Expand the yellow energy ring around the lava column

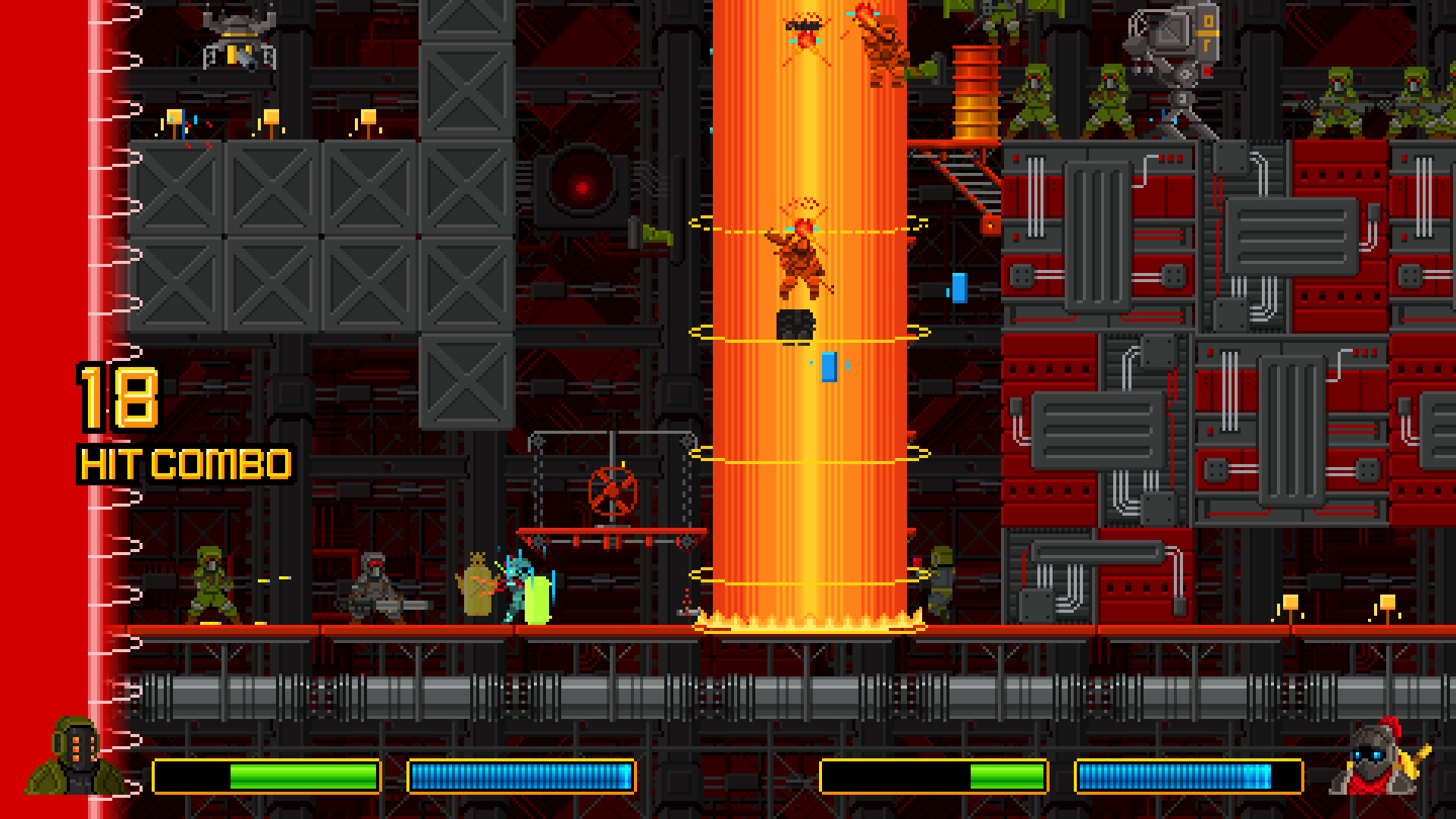[x=804, y=455]
